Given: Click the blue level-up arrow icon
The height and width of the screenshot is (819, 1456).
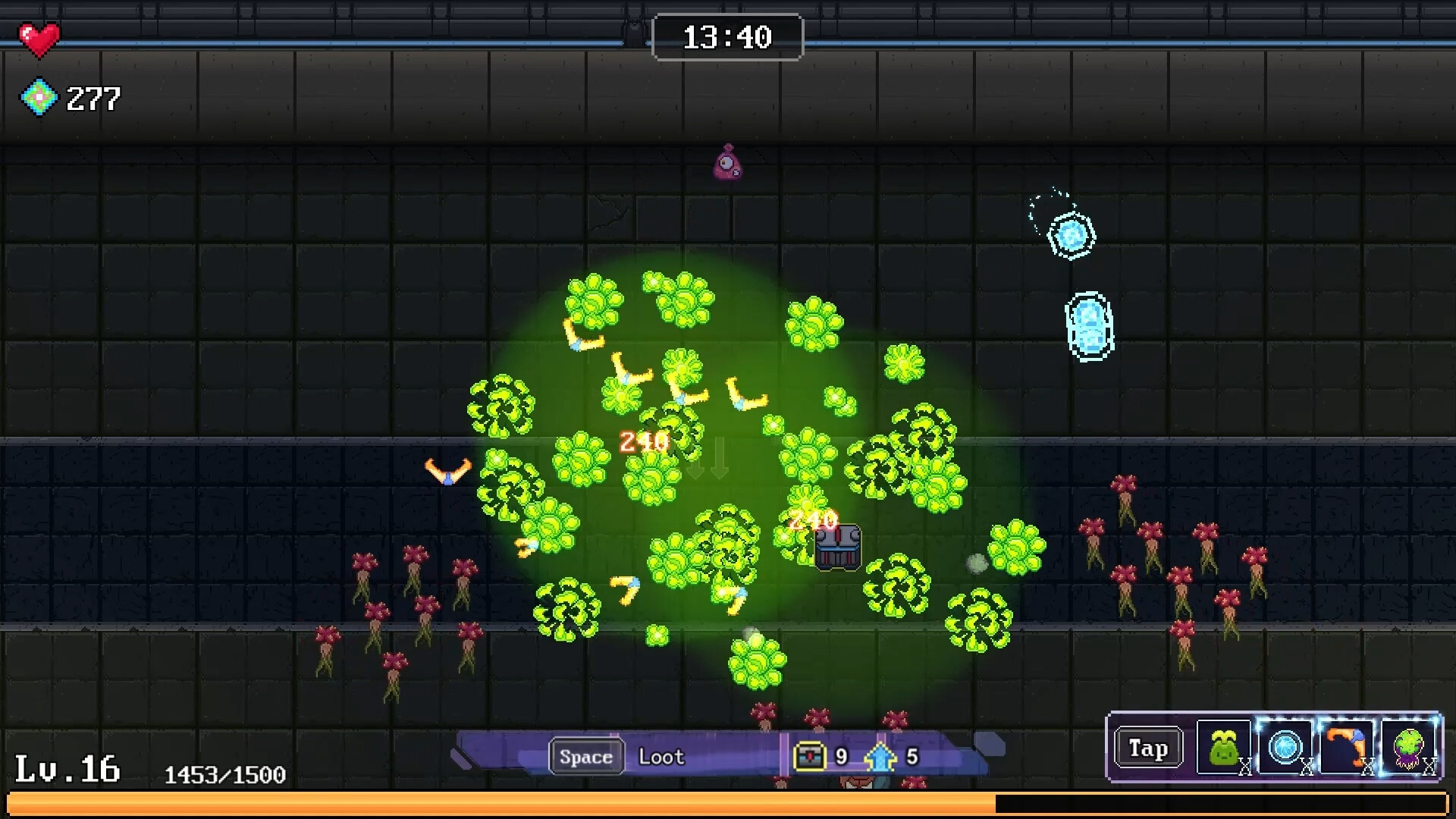Looking at the screenshot, I should coord(880,756).
